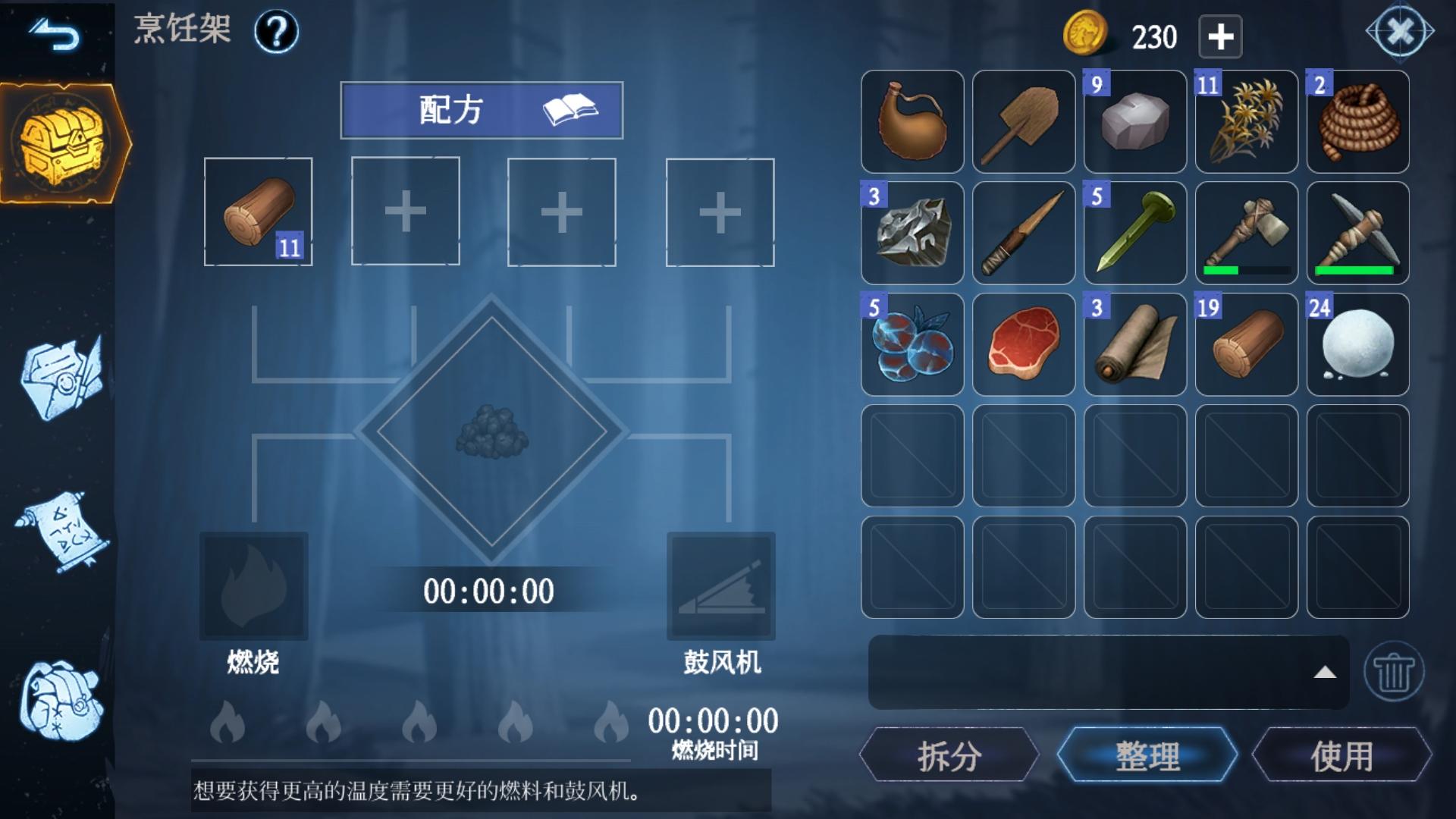This screenshot has height=819, width=1456.
Task: Select the pickaxe with green durability bar
Action: (1357, 233)
